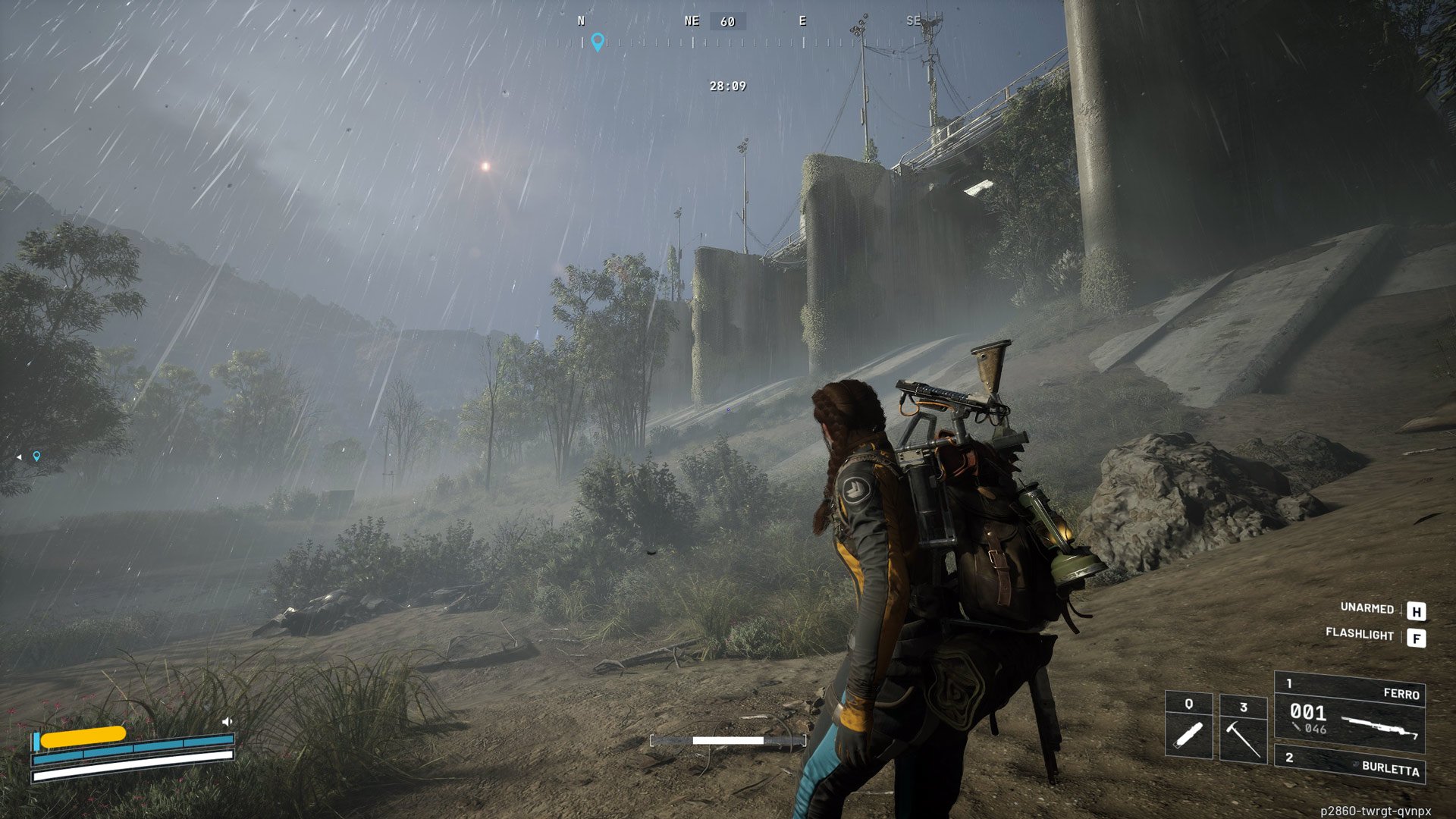The width and height of the screenshot is (1456, 819).
Task: Open the compass heading readout showing 60
Action: tap(727, 21)
